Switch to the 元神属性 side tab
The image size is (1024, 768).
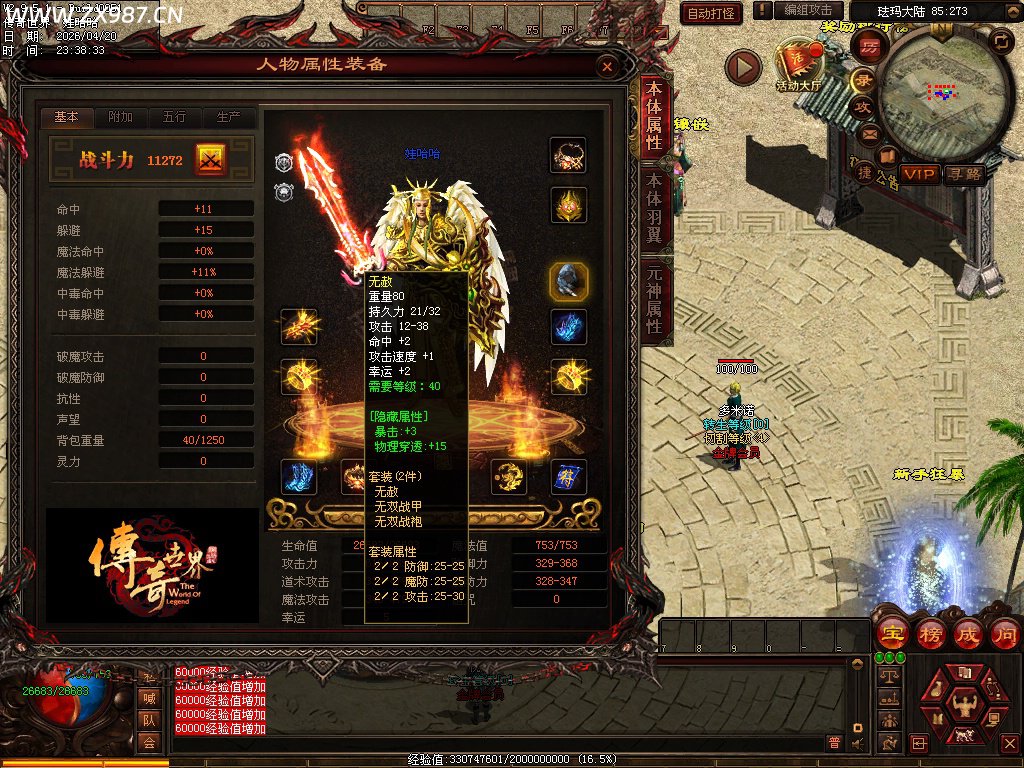tap(654, 299)
